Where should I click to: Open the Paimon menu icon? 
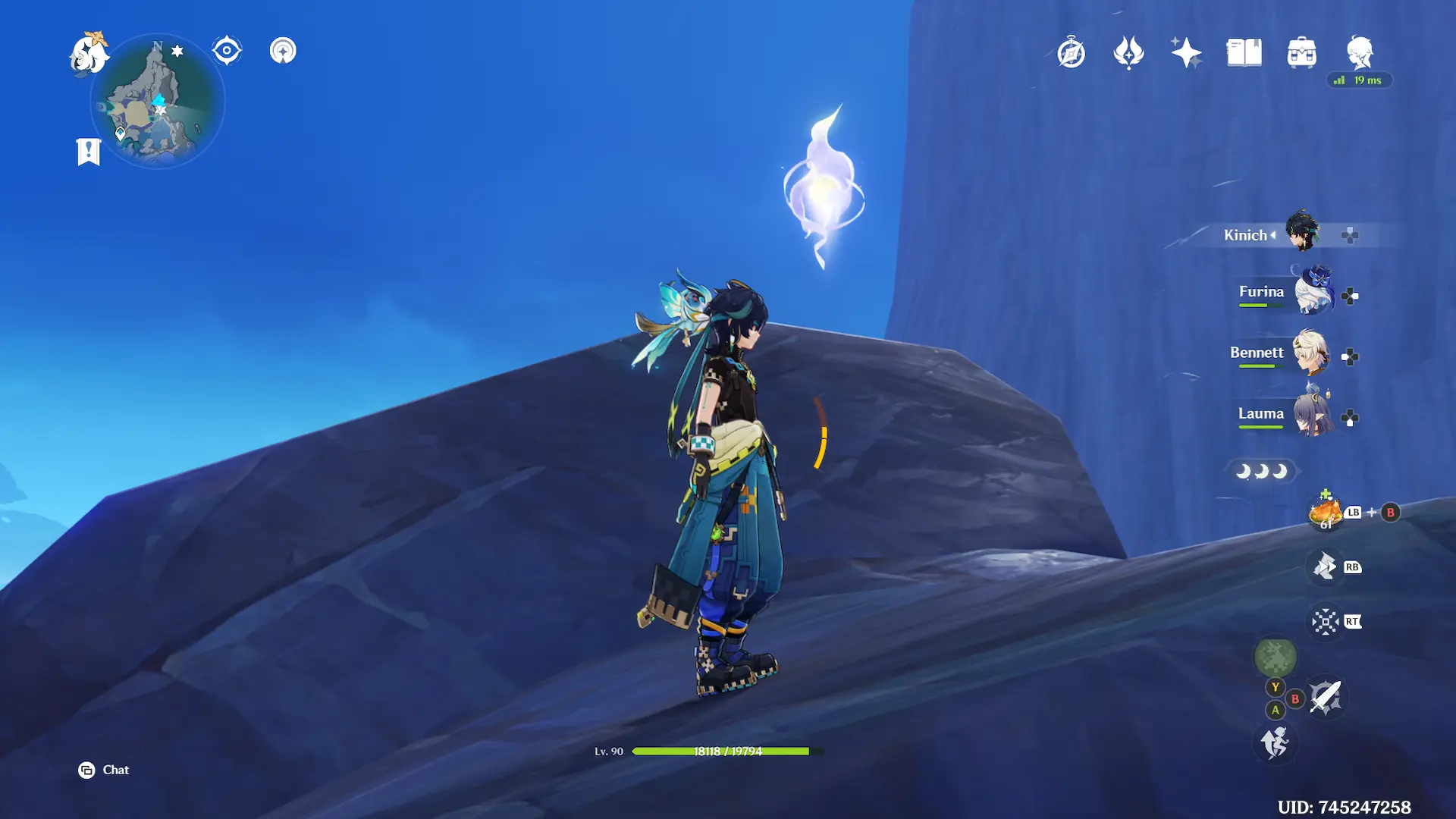(89, 54)
